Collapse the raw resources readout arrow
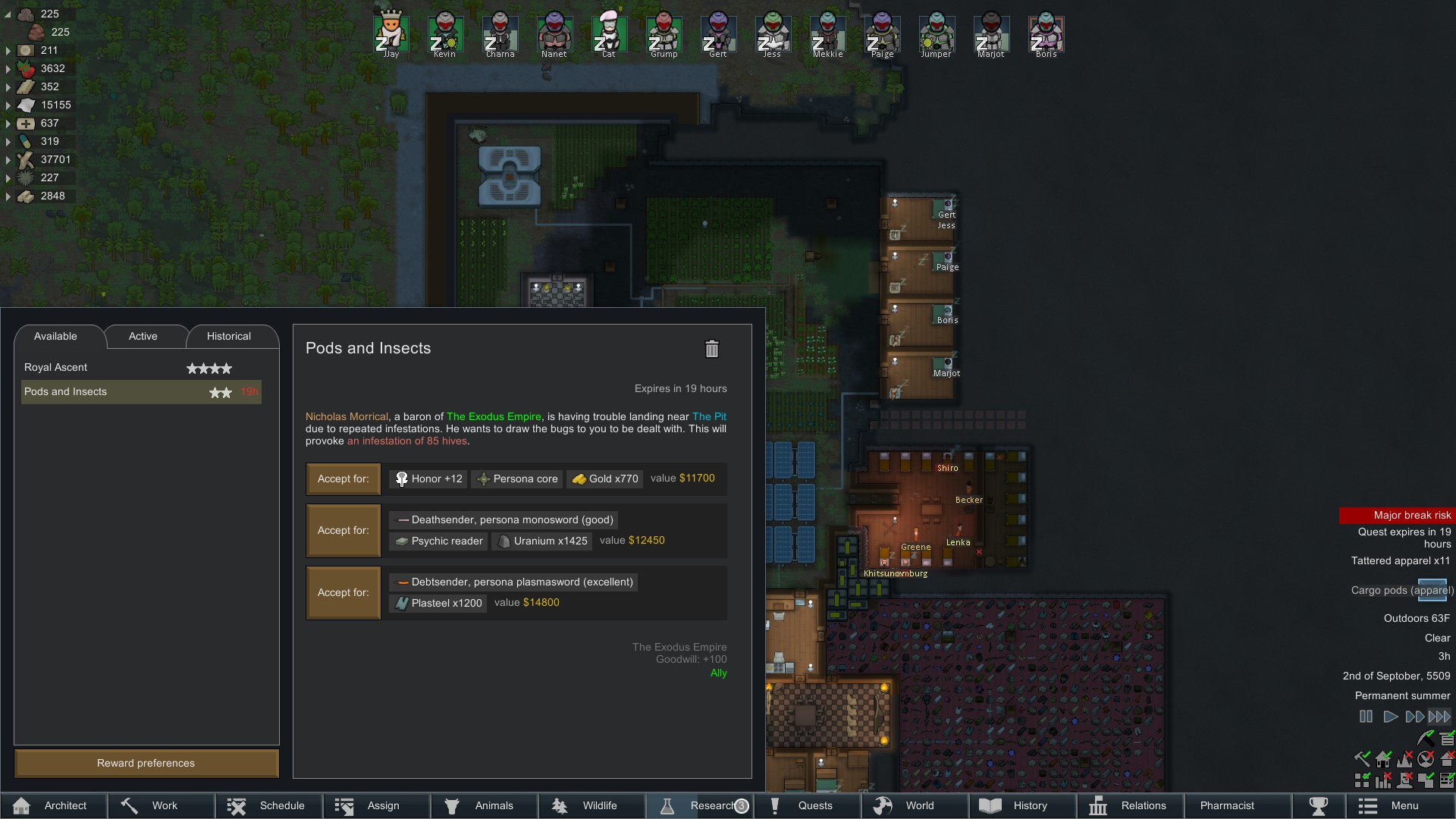 click(7, 13)
